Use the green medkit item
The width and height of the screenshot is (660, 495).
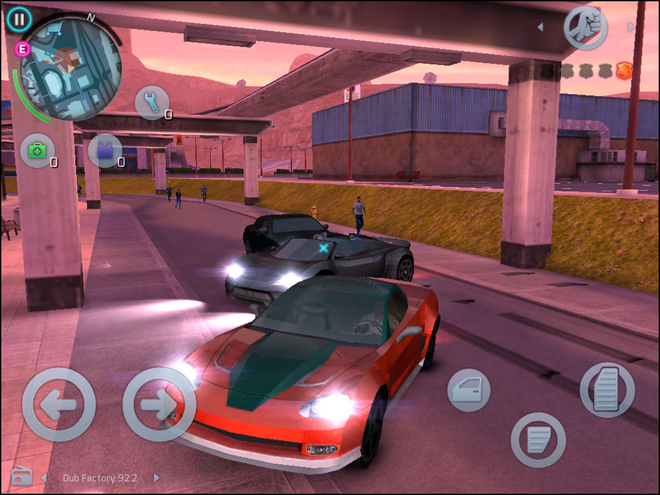pos(37,151)
